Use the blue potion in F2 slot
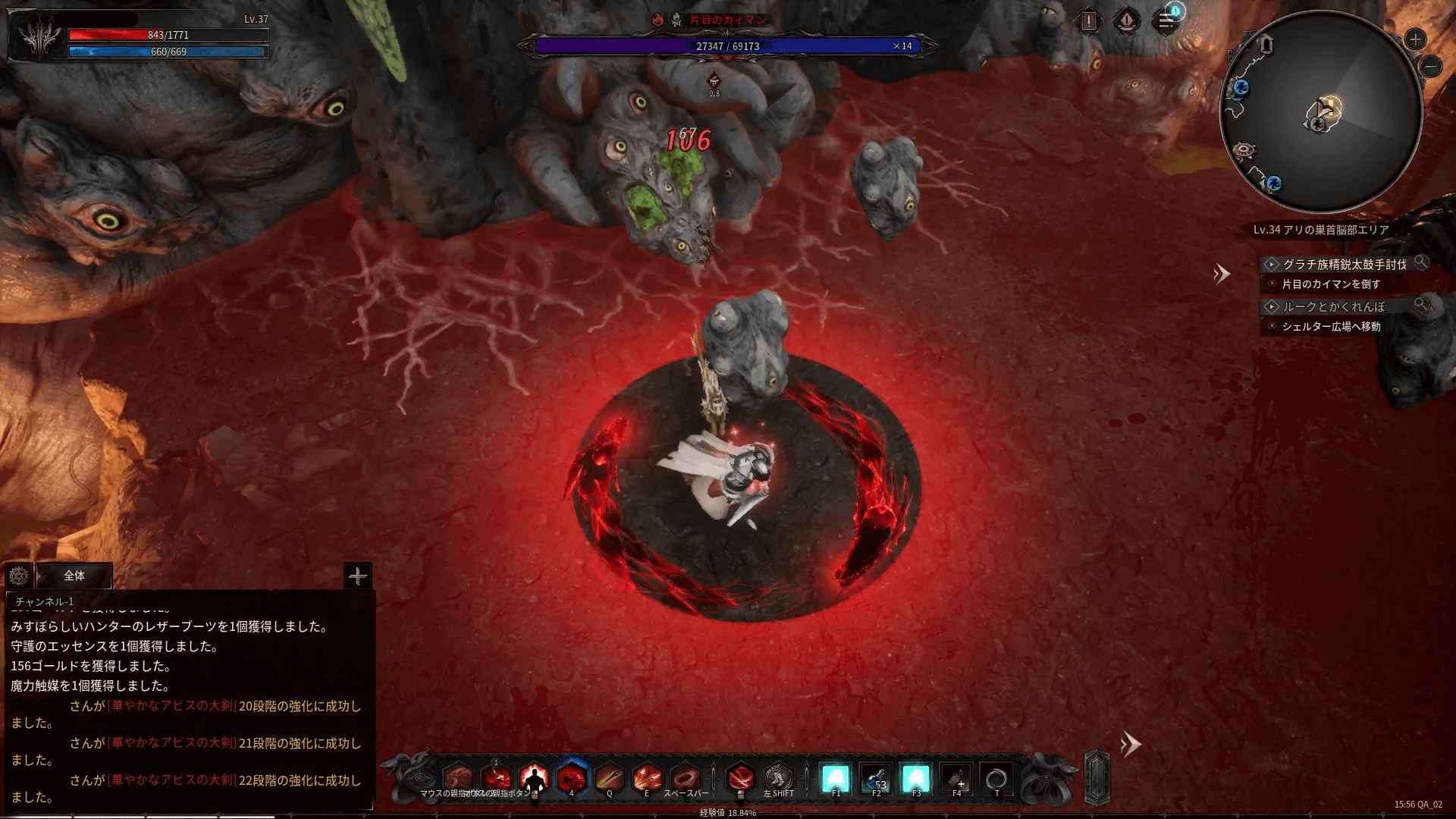Image resolution: width=1456 pixels, height=819 pixels. [x=876, y=778]
